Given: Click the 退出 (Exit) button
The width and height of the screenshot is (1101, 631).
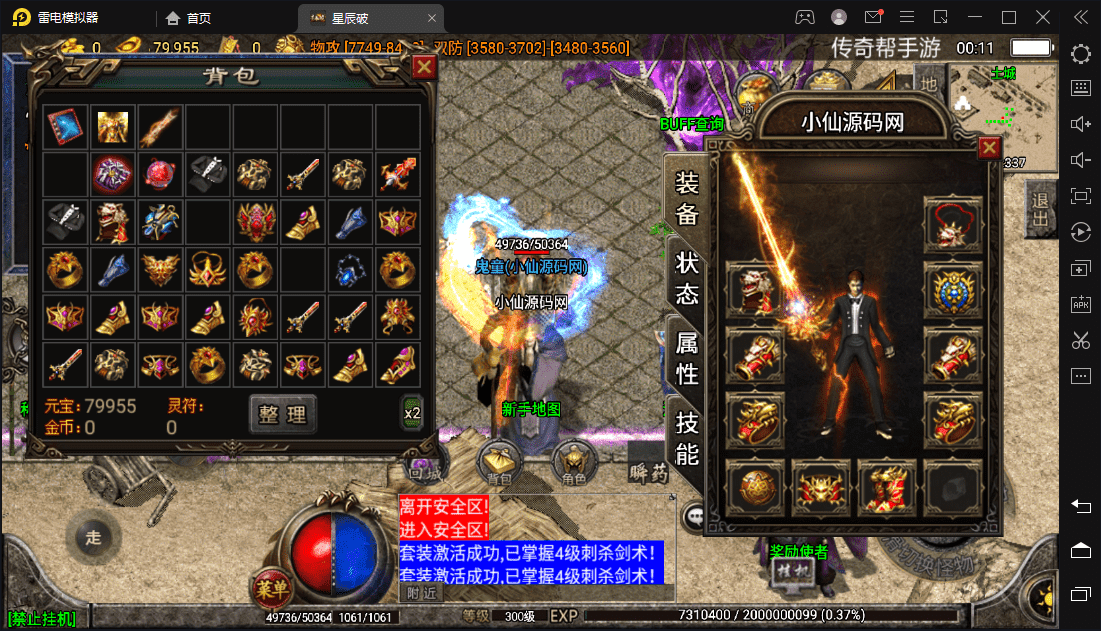Looking at the screenshot, I should coord(1041,209).
